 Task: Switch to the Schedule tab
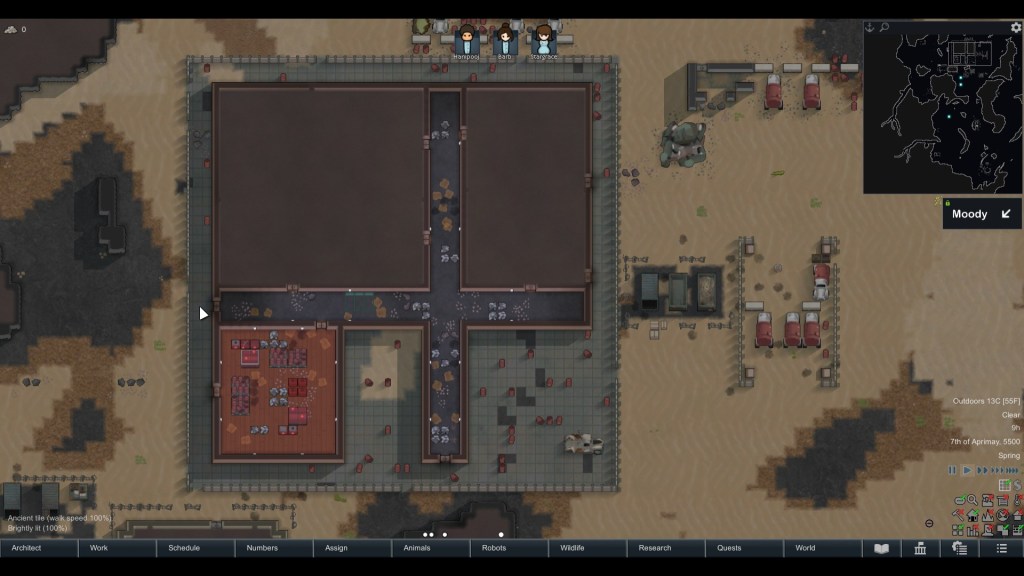[x=196, y=548]
